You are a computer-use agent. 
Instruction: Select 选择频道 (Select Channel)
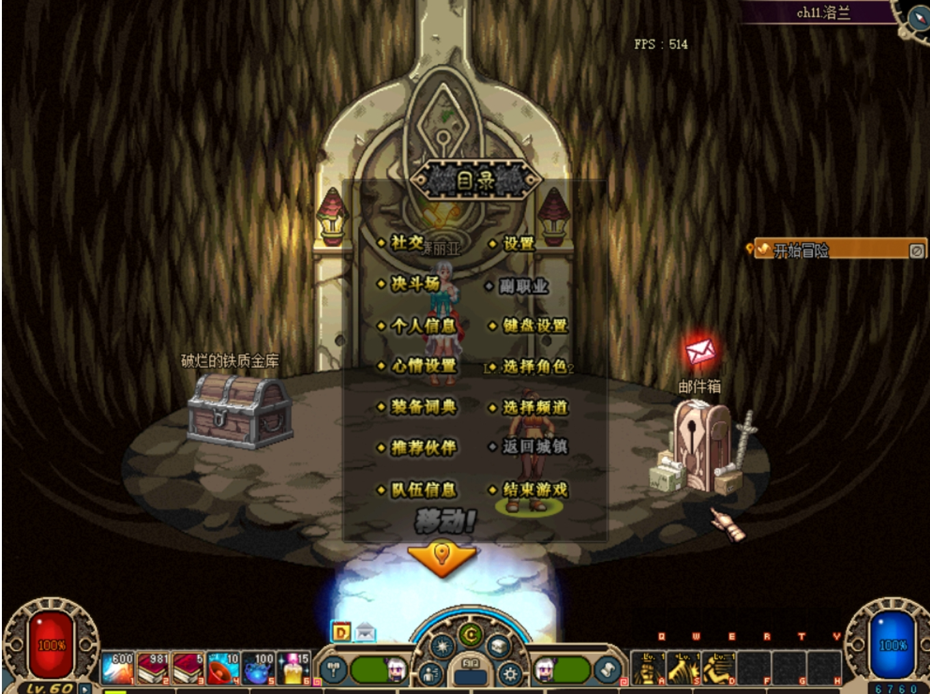click(534, 407)
